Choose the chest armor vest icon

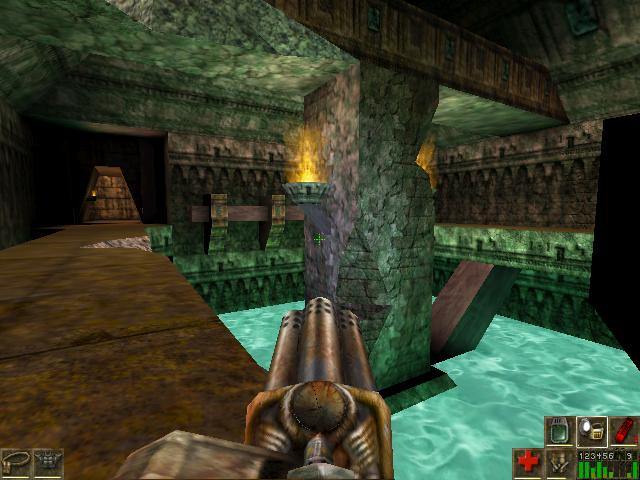[48, 463]
